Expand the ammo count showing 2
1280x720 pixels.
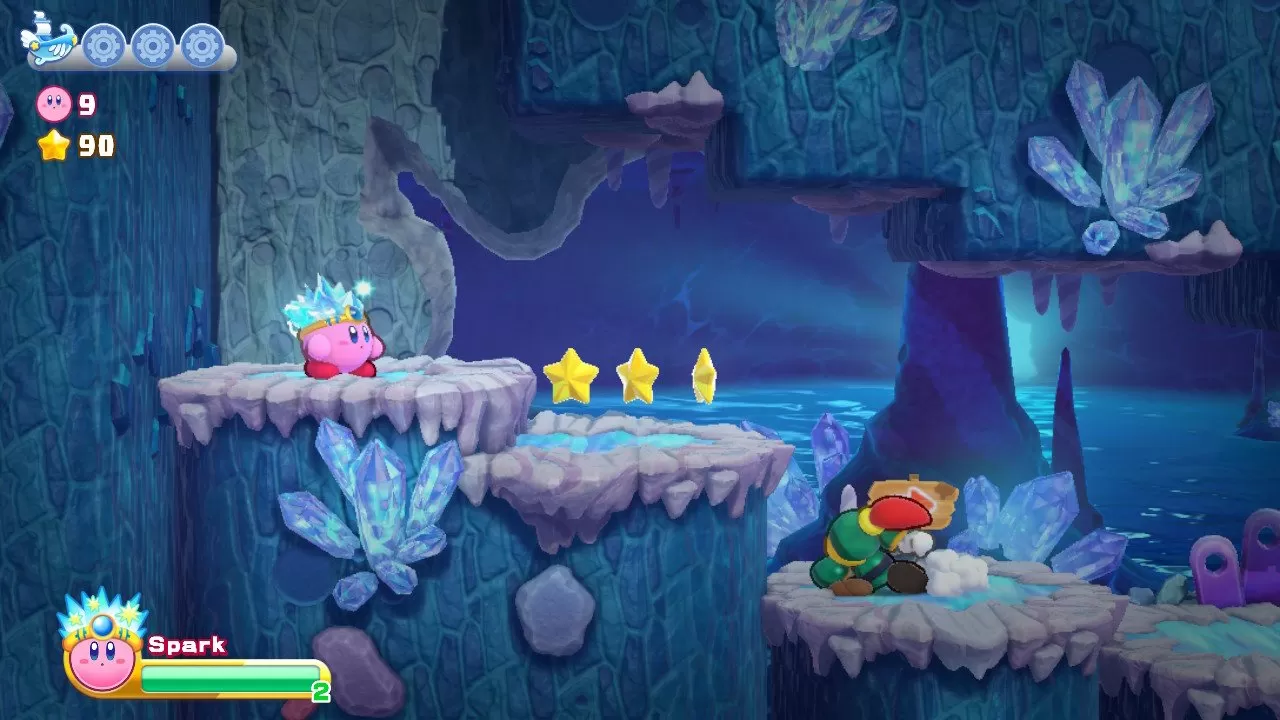point(319,688)
